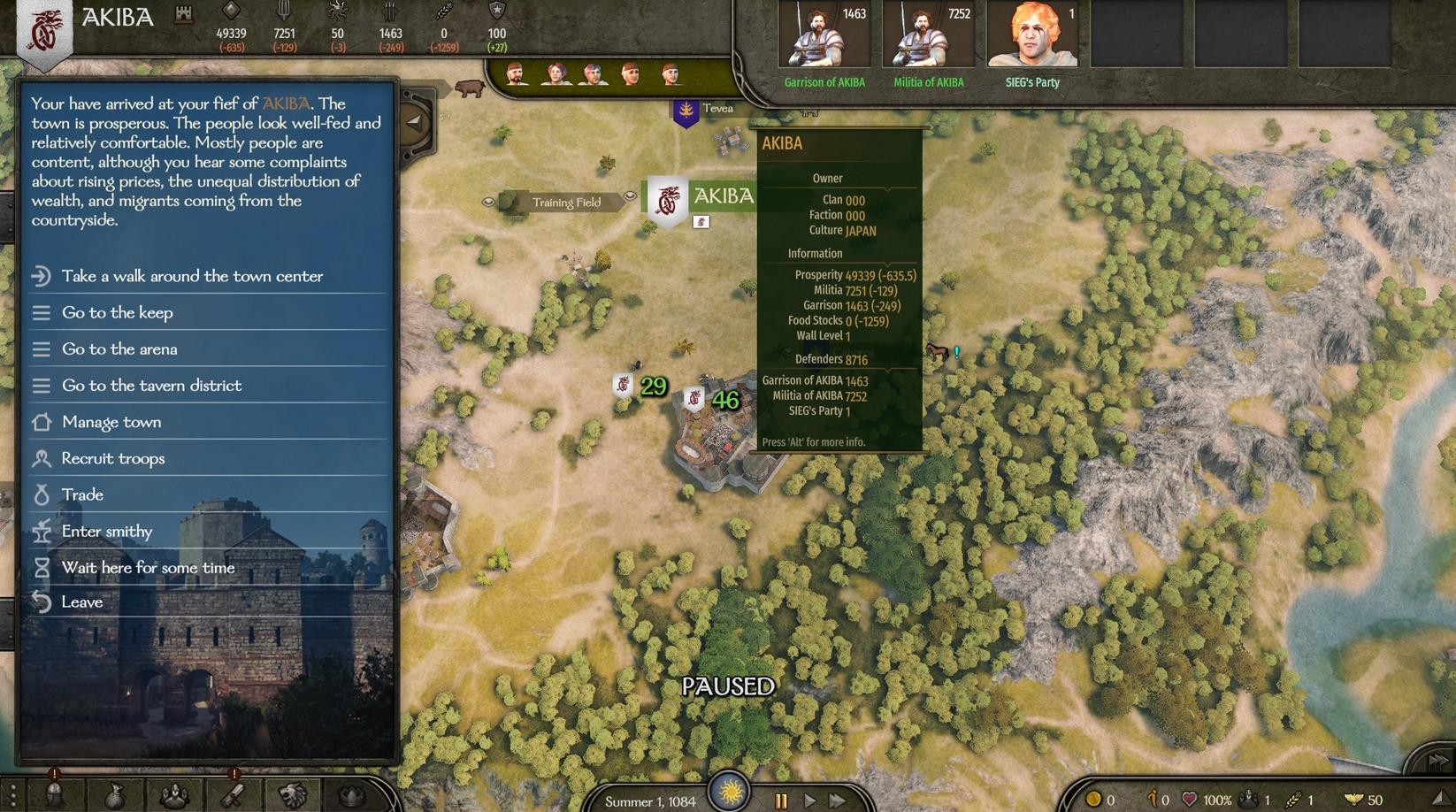Click the Tevea village nameplate

(x=717, y=109)
